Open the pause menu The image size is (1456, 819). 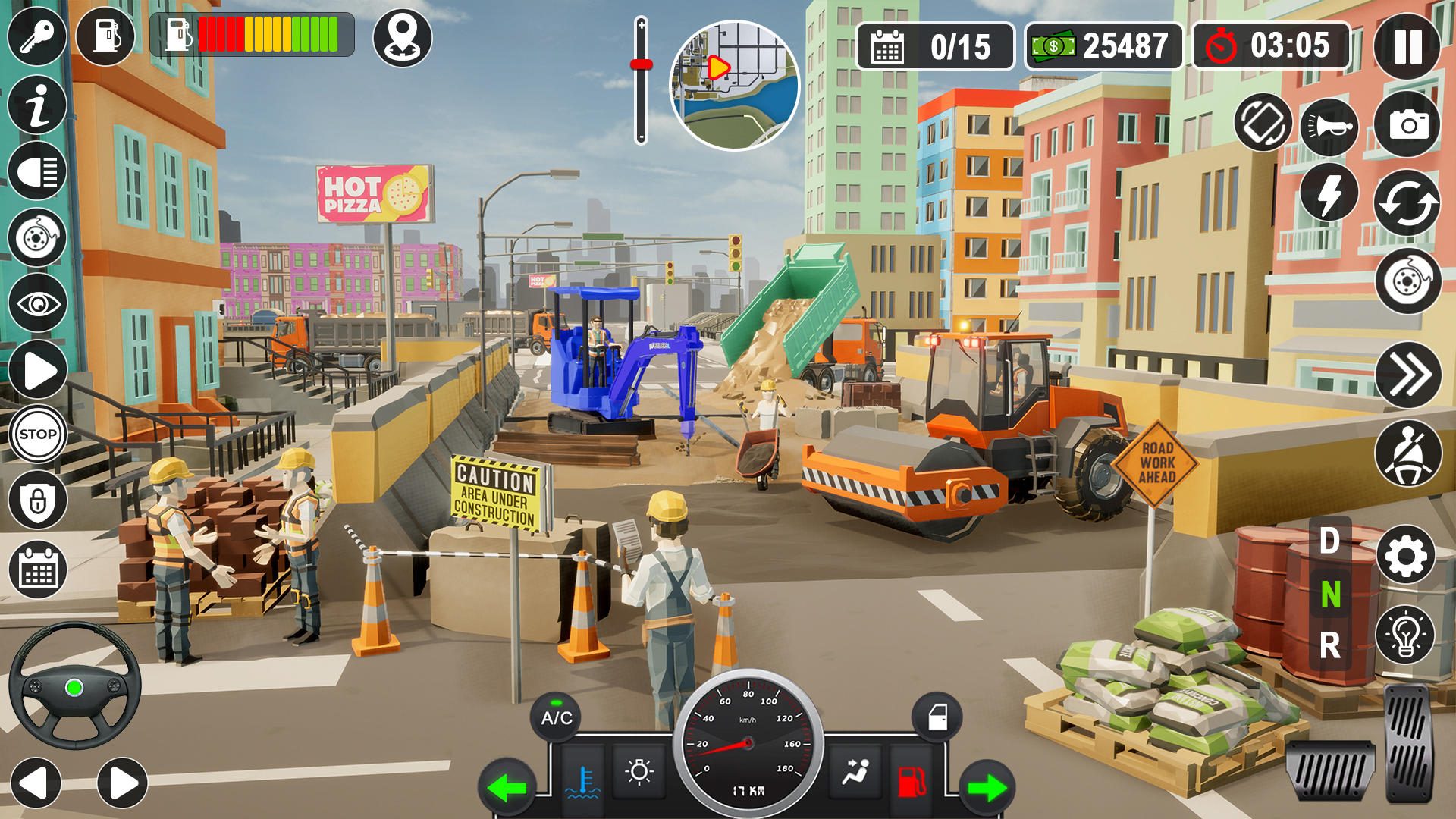[1408, 47]
